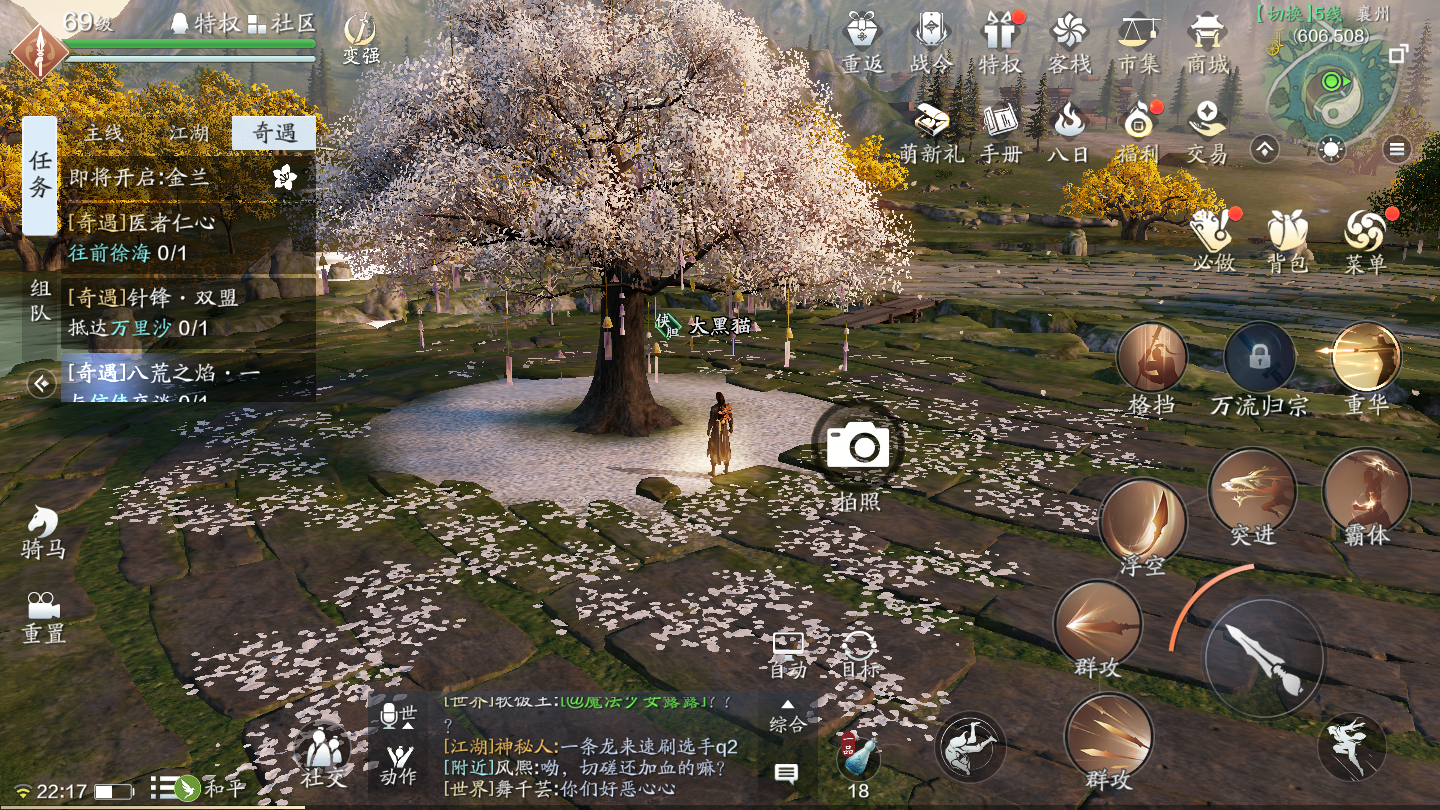
Task: Tap the 变强 power-up icon
Action: (360, 38)
